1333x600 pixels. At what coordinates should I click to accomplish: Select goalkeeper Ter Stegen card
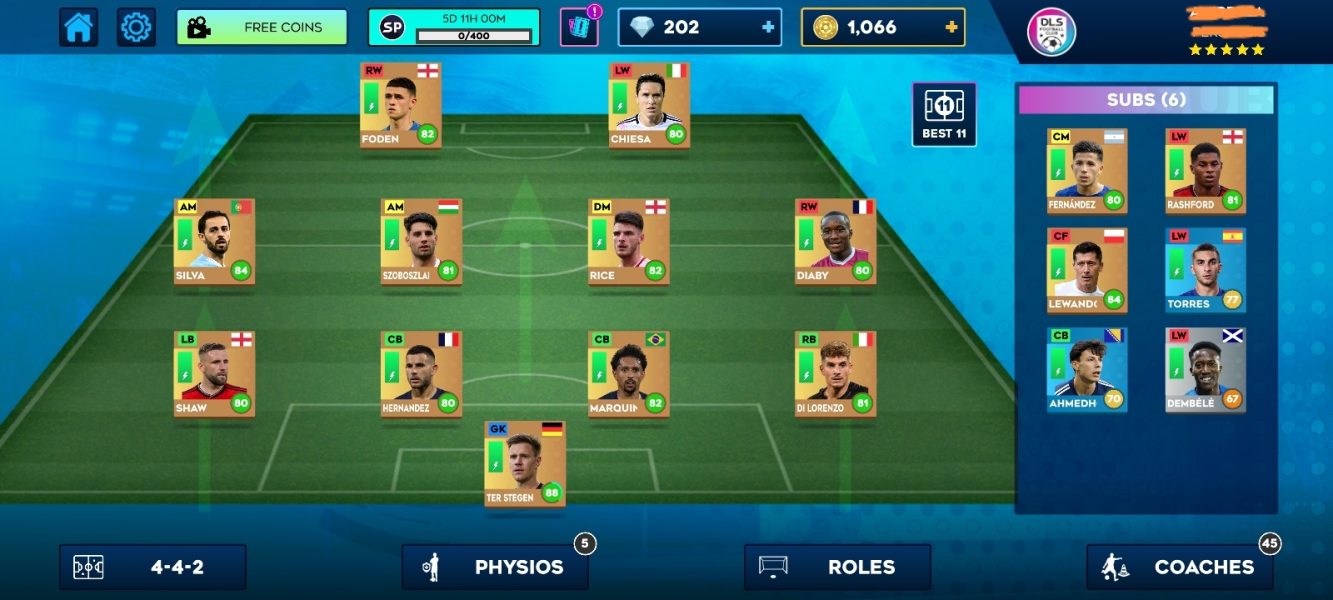525,464
